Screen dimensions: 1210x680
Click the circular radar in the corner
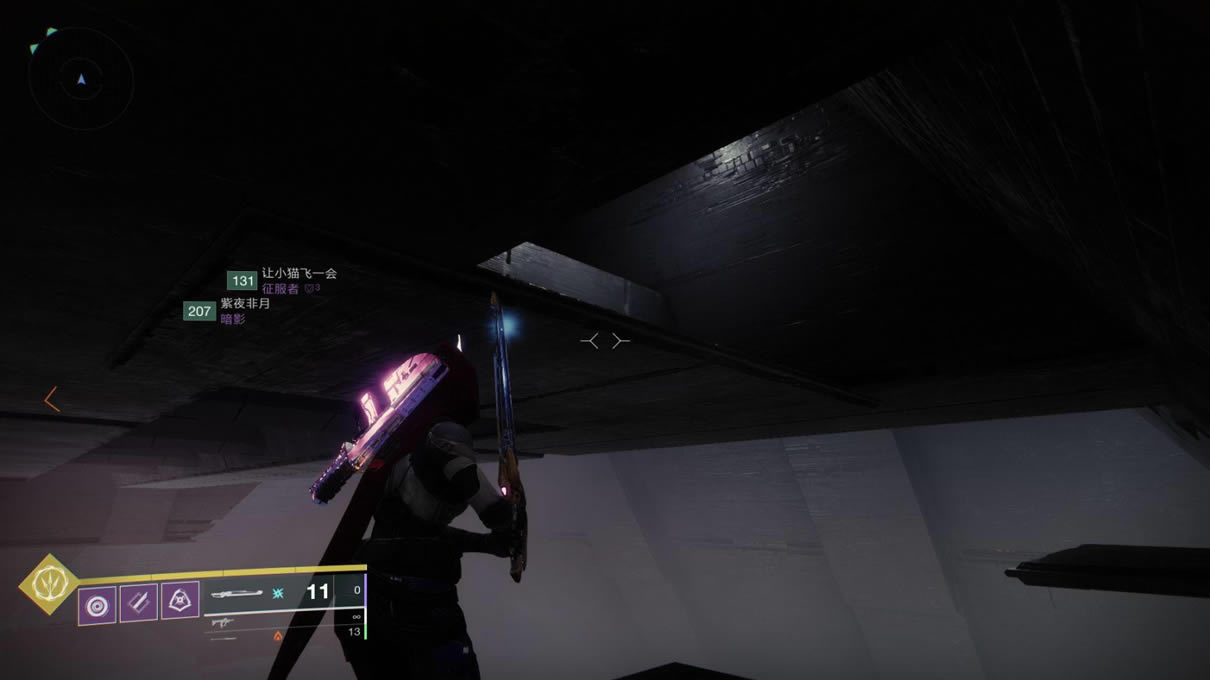(x=81, y=77)
